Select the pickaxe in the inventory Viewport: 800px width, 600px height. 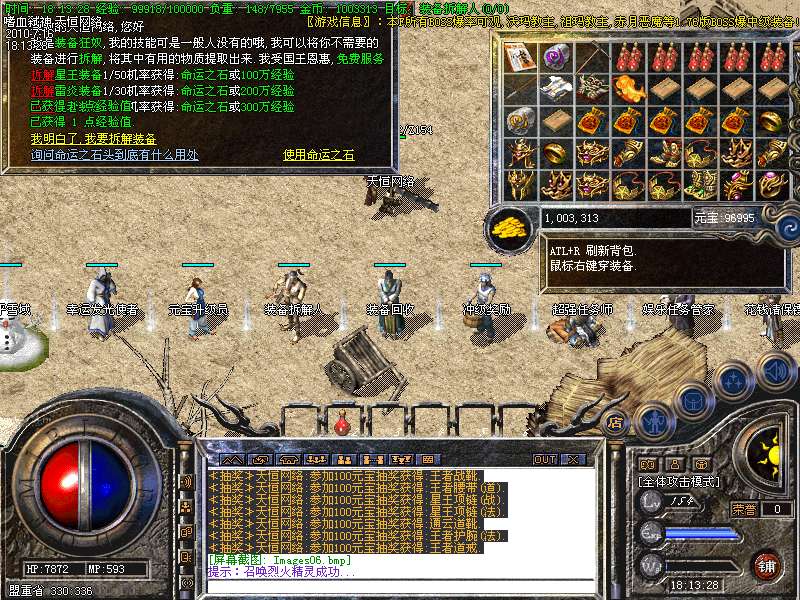[x=592, y=57]
